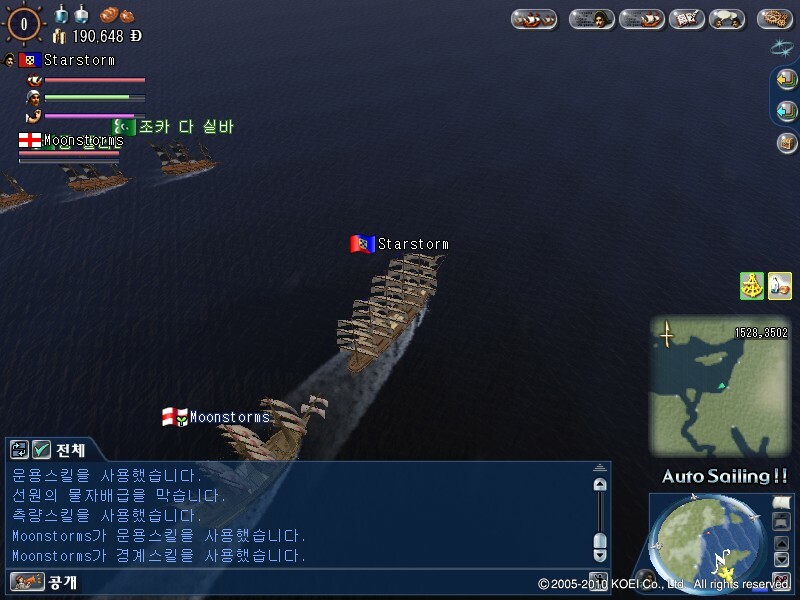Click the cyan arrow panel button

[x=785, y=111]
